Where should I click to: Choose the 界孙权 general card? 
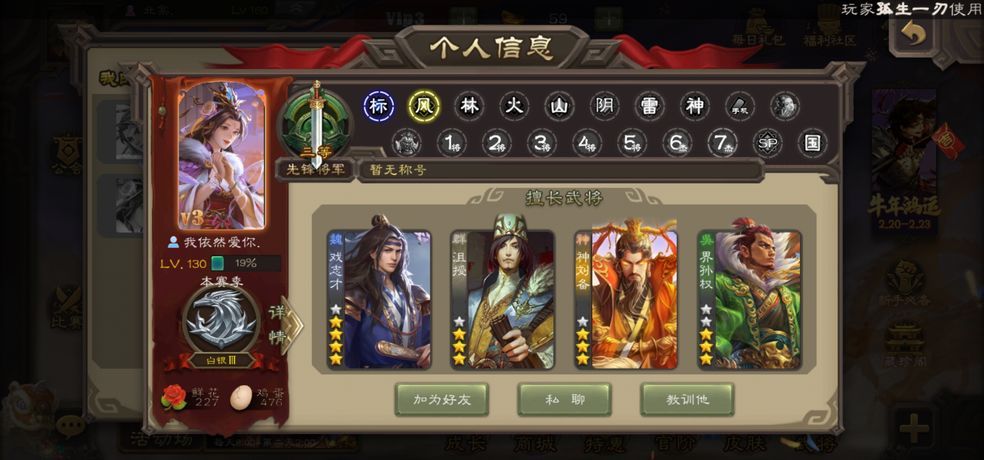(x=749, y=299)
